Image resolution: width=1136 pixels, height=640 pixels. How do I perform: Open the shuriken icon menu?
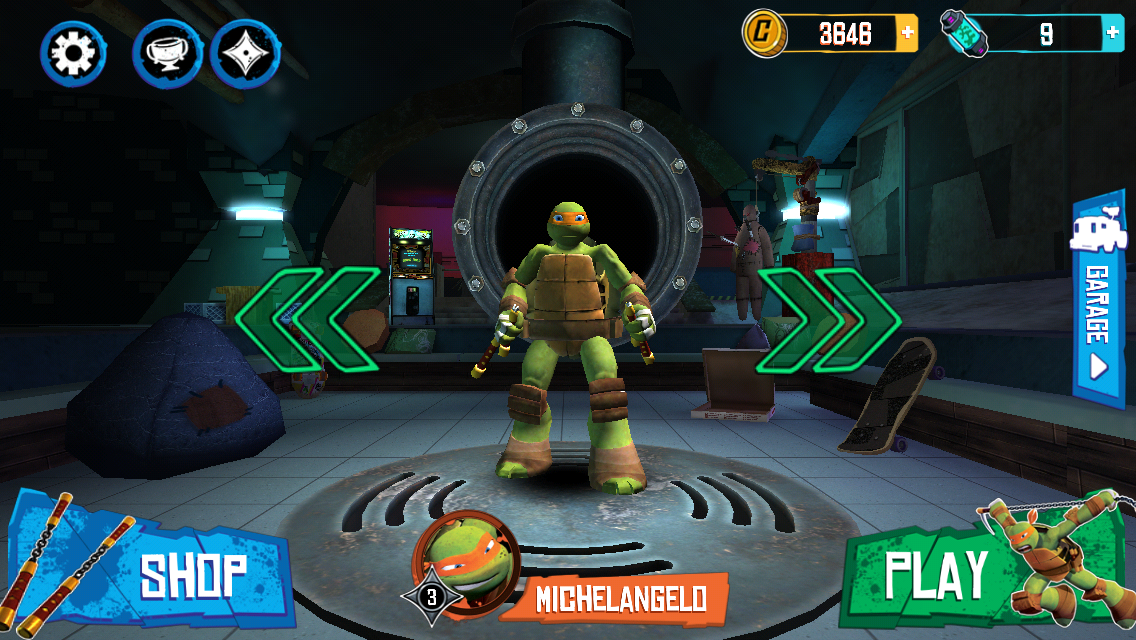[x=246, y=54]
